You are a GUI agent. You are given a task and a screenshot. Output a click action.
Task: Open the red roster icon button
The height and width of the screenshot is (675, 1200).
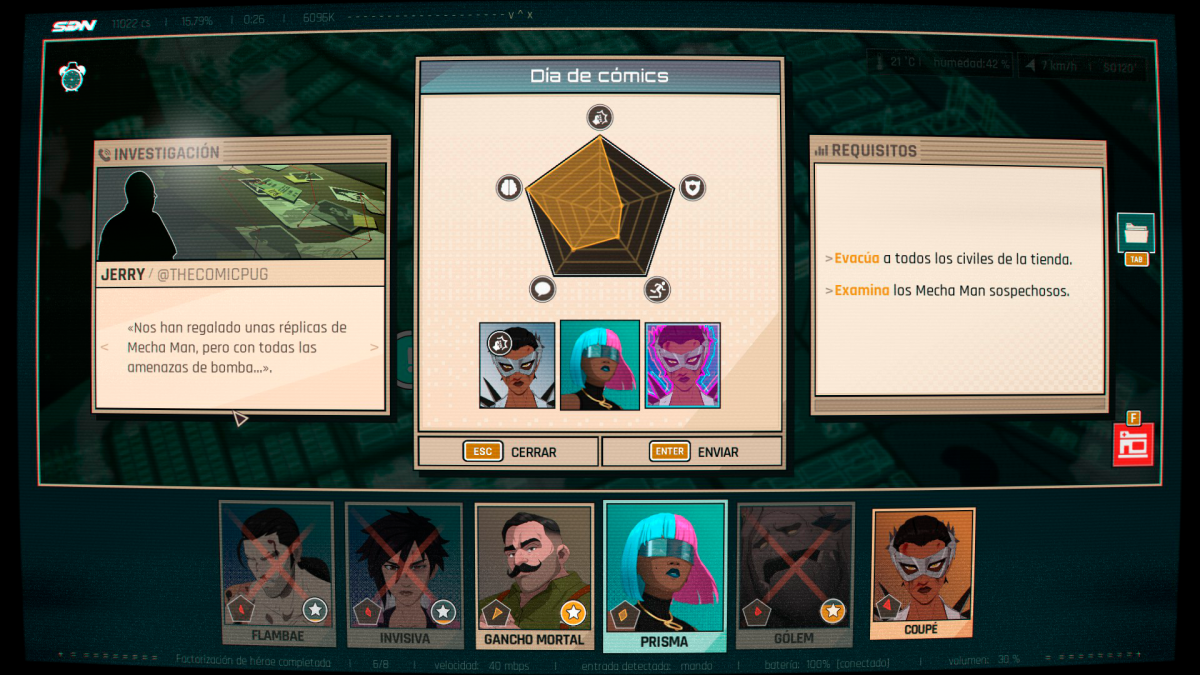(1133, 445)
